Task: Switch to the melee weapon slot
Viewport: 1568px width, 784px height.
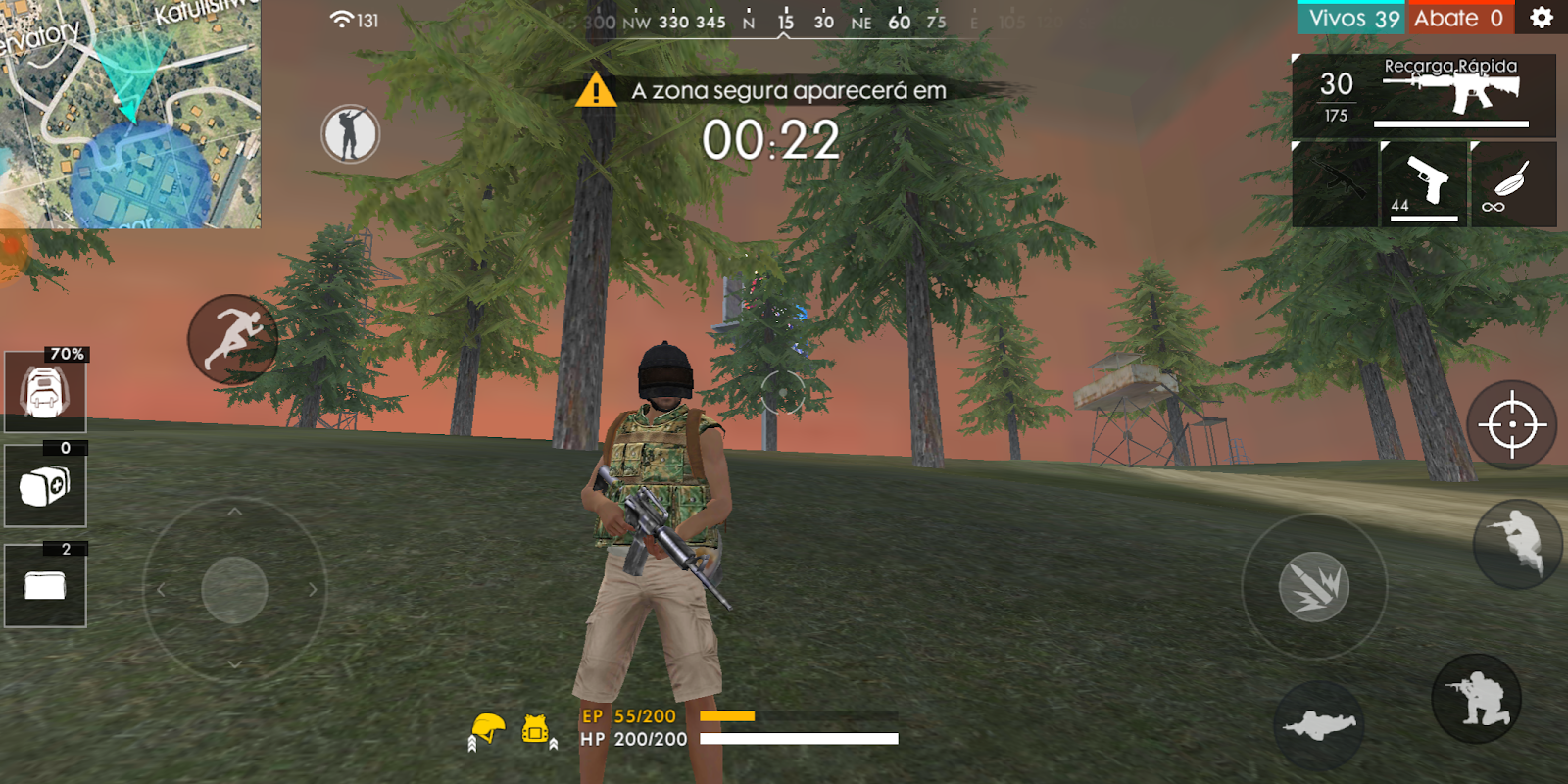Action: pos(1513,184)
